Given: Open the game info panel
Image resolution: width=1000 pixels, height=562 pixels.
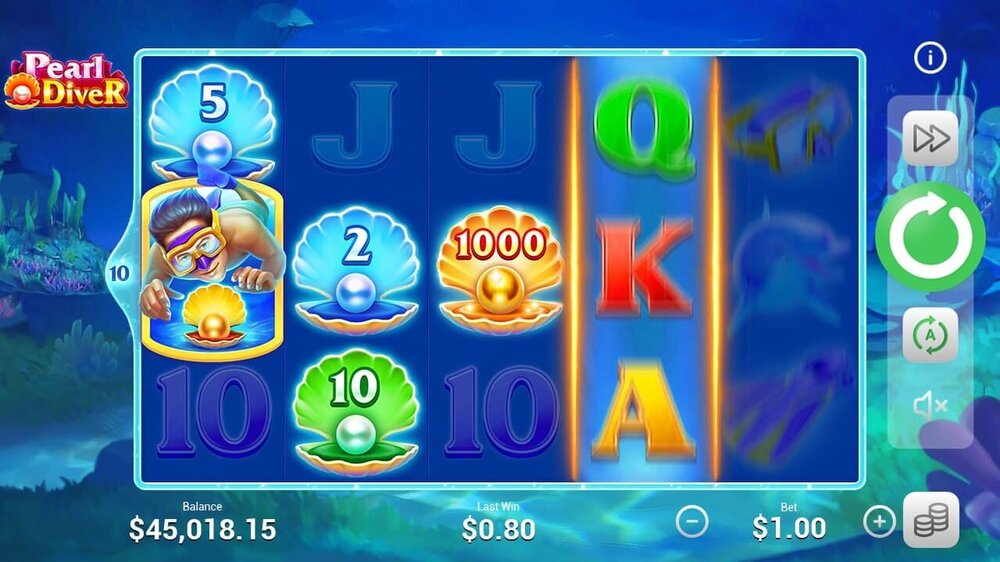Looking at the screenshot, I should [x=930, y=59].
